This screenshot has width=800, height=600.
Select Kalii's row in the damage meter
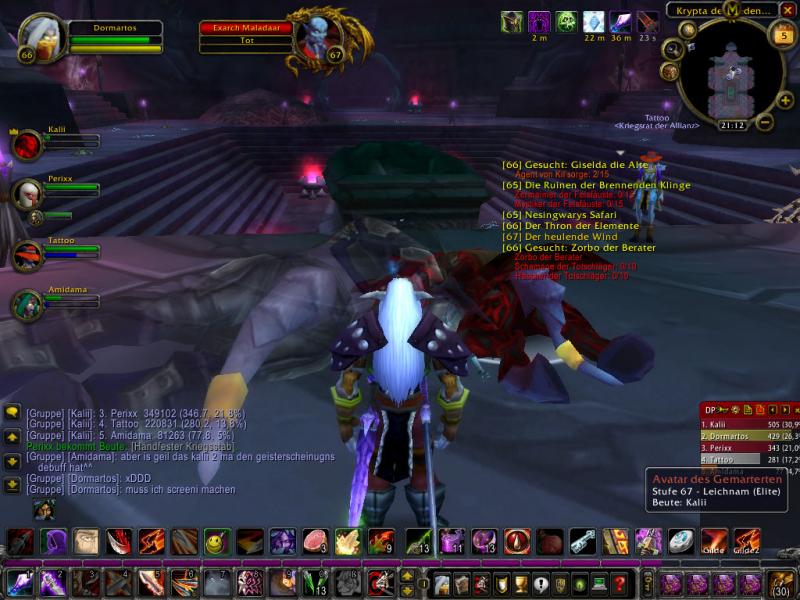[747, 424]
